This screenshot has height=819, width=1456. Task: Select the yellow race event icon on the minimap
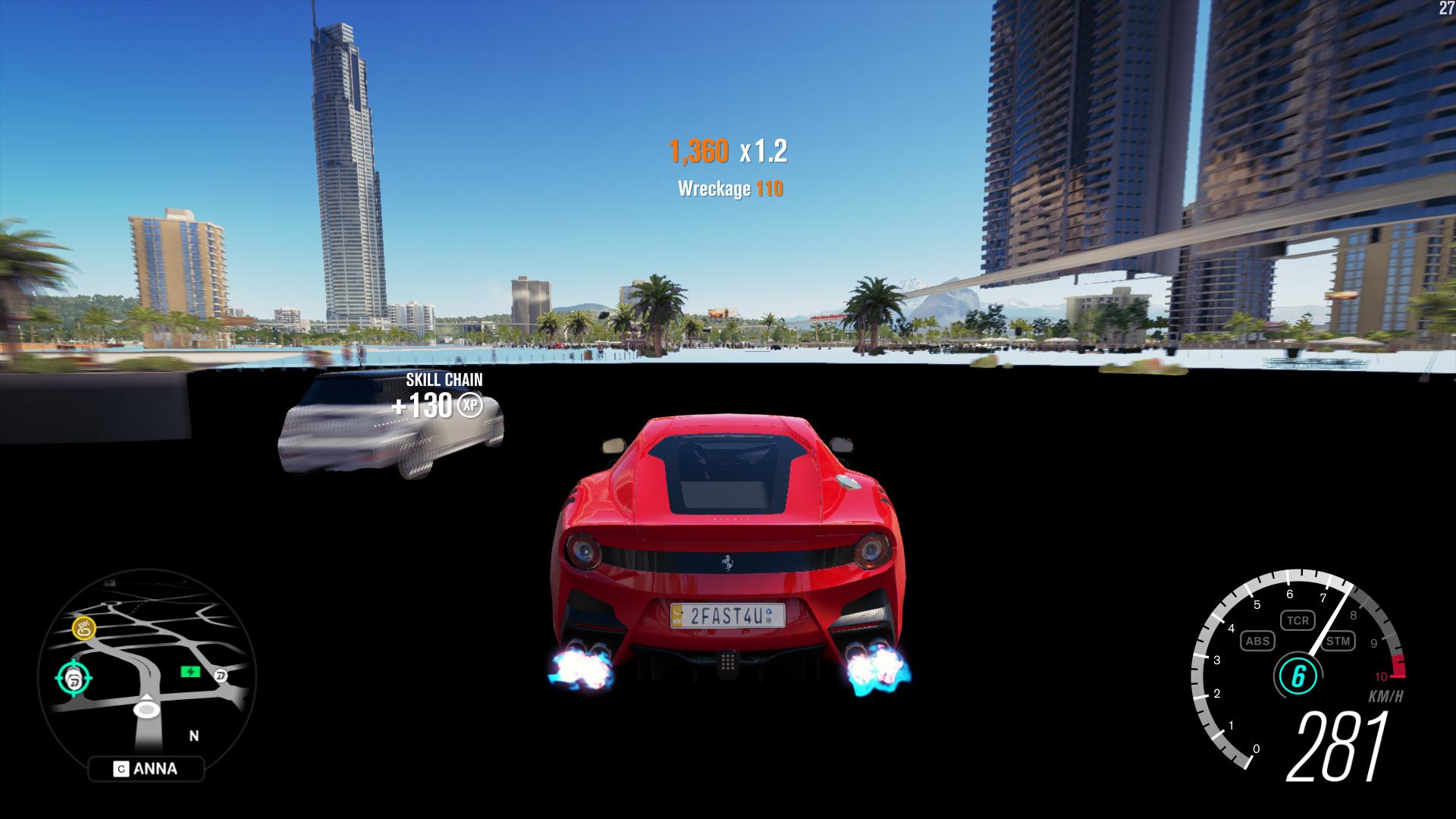coord(84,627)
